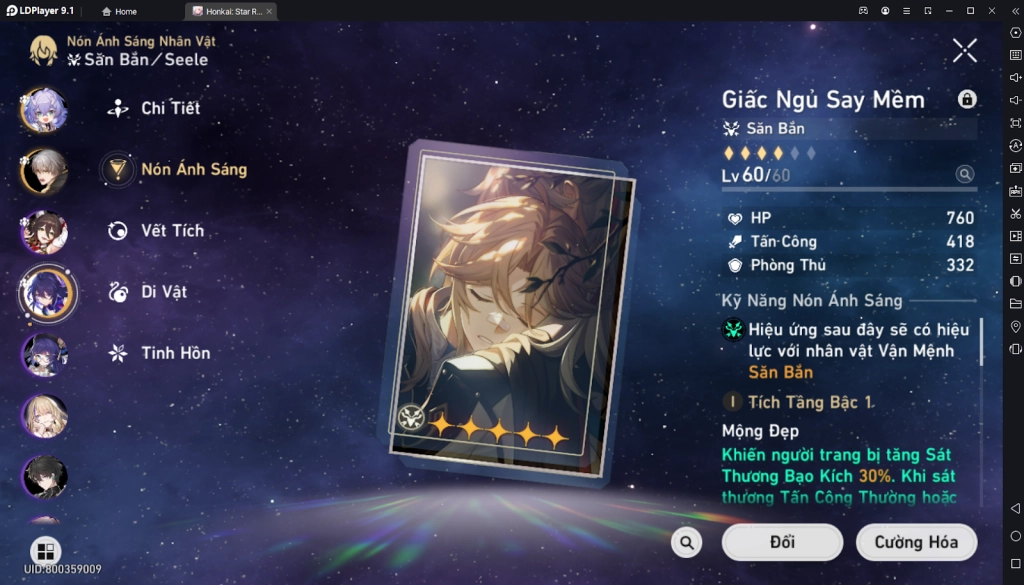Toggle the light cone lock icon

tap(967, 99)
